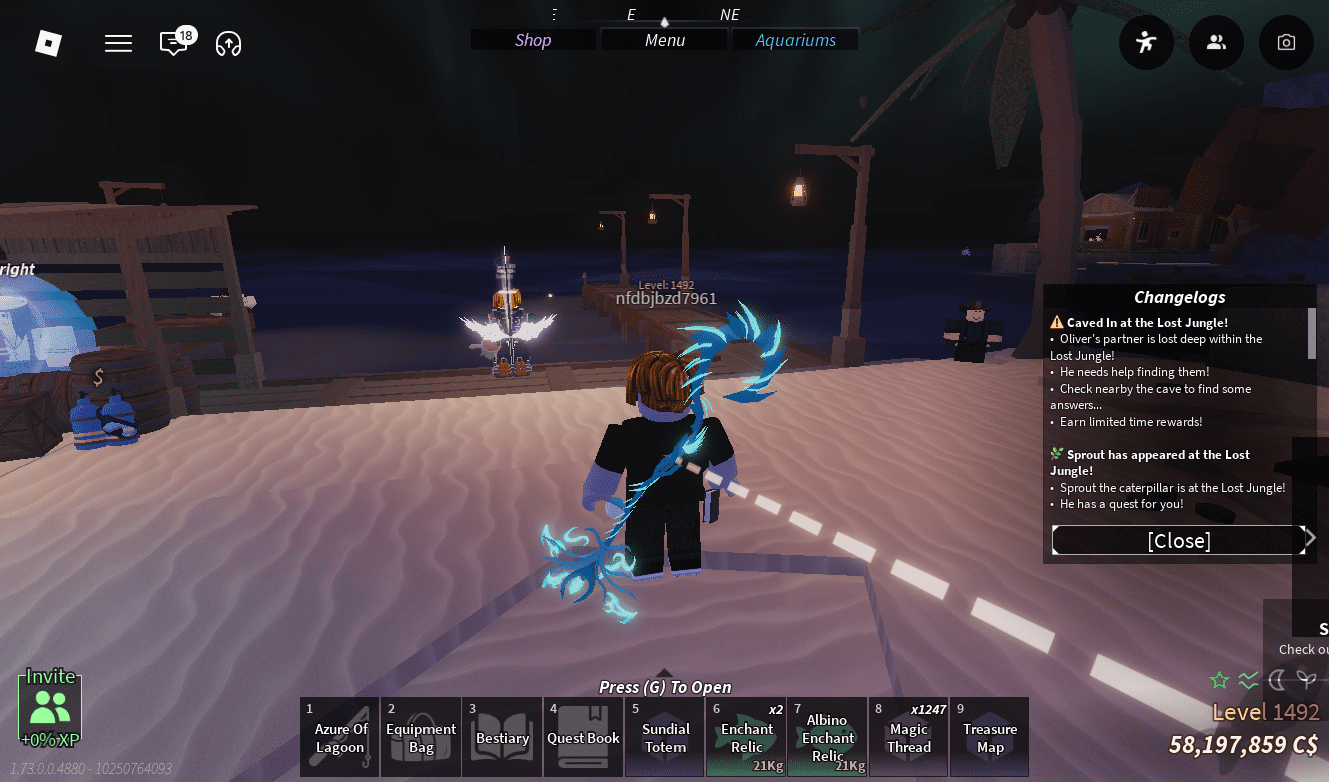Click the moon day-night indicator icon
Viewport: 1329px width, 782px height.
tap(1278, 681)
